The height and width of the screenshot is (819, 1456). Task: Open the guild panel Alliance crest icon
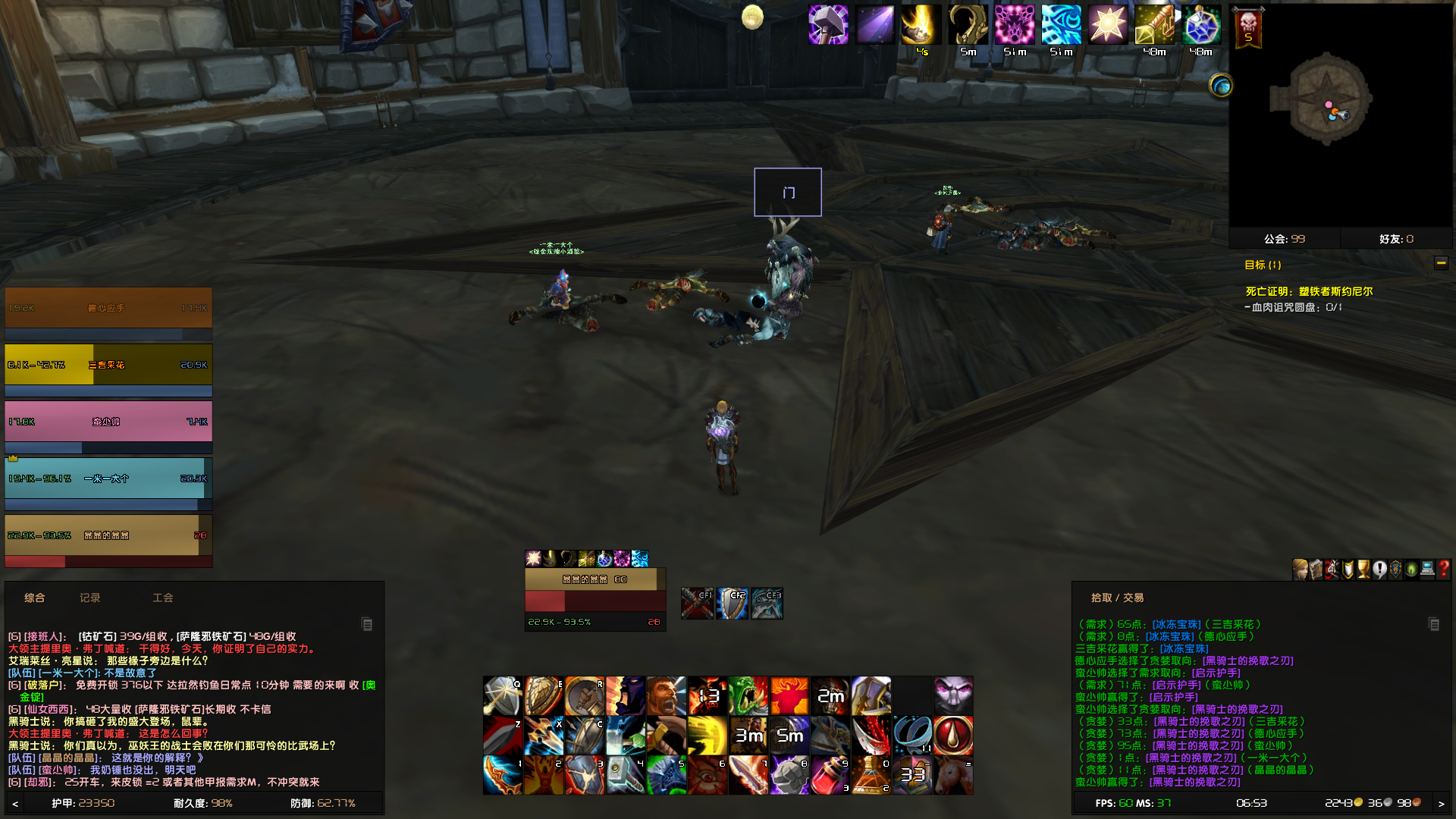pos(1395,570)
